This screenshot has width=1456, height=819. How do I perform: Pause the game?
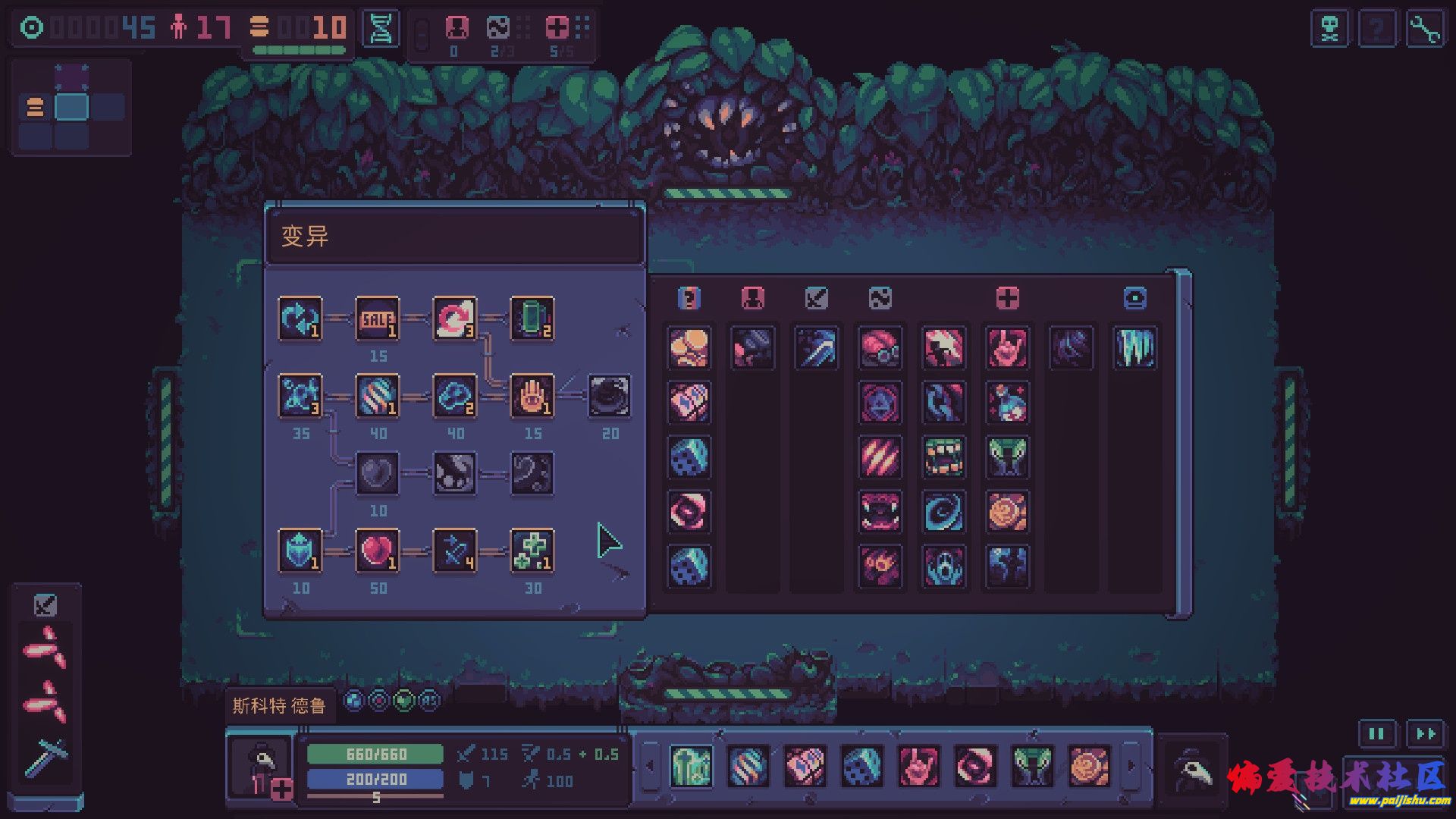1376,733
